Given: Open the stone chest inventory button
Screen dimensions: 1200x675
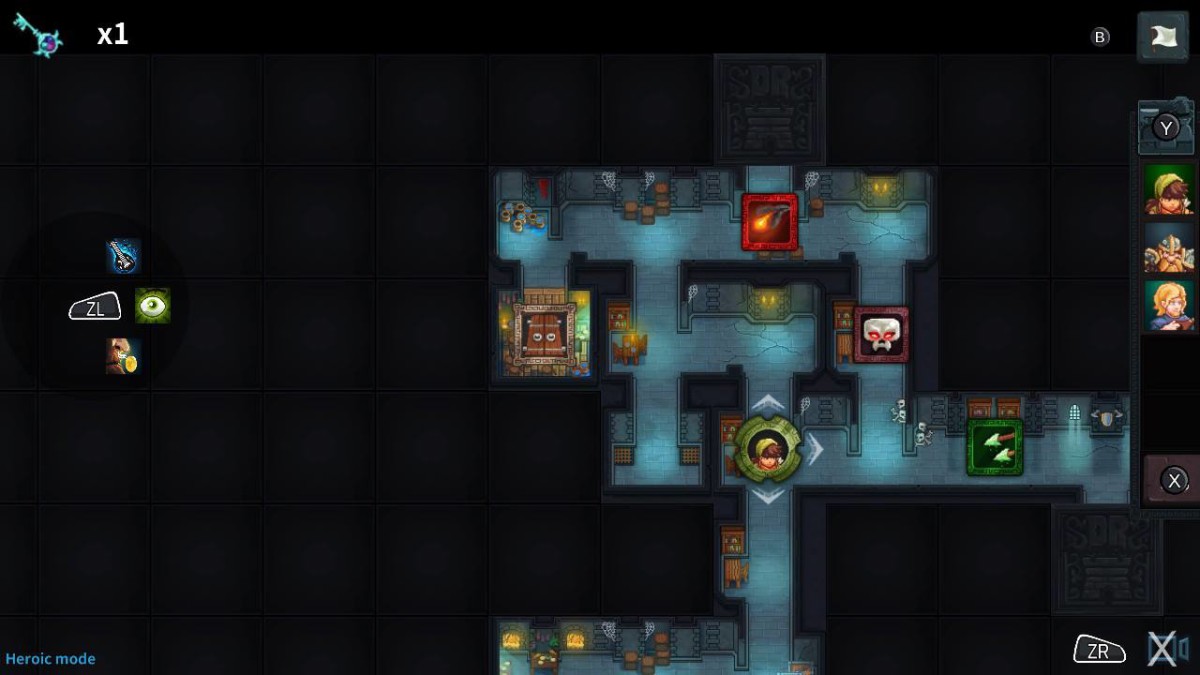Looking at the screenshot, I should [x=1165, y=127].
